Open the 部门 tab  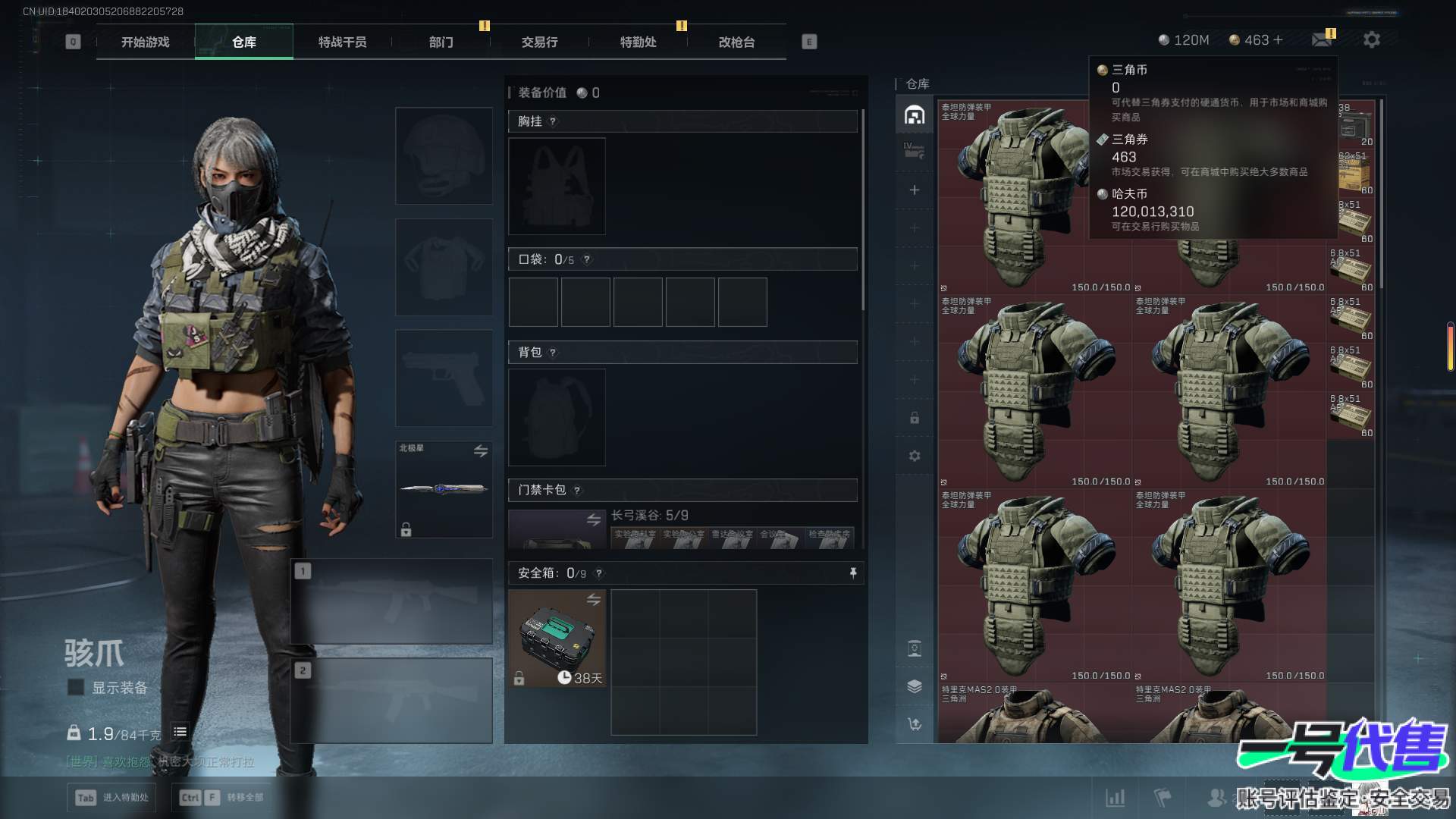pos(441,42)
